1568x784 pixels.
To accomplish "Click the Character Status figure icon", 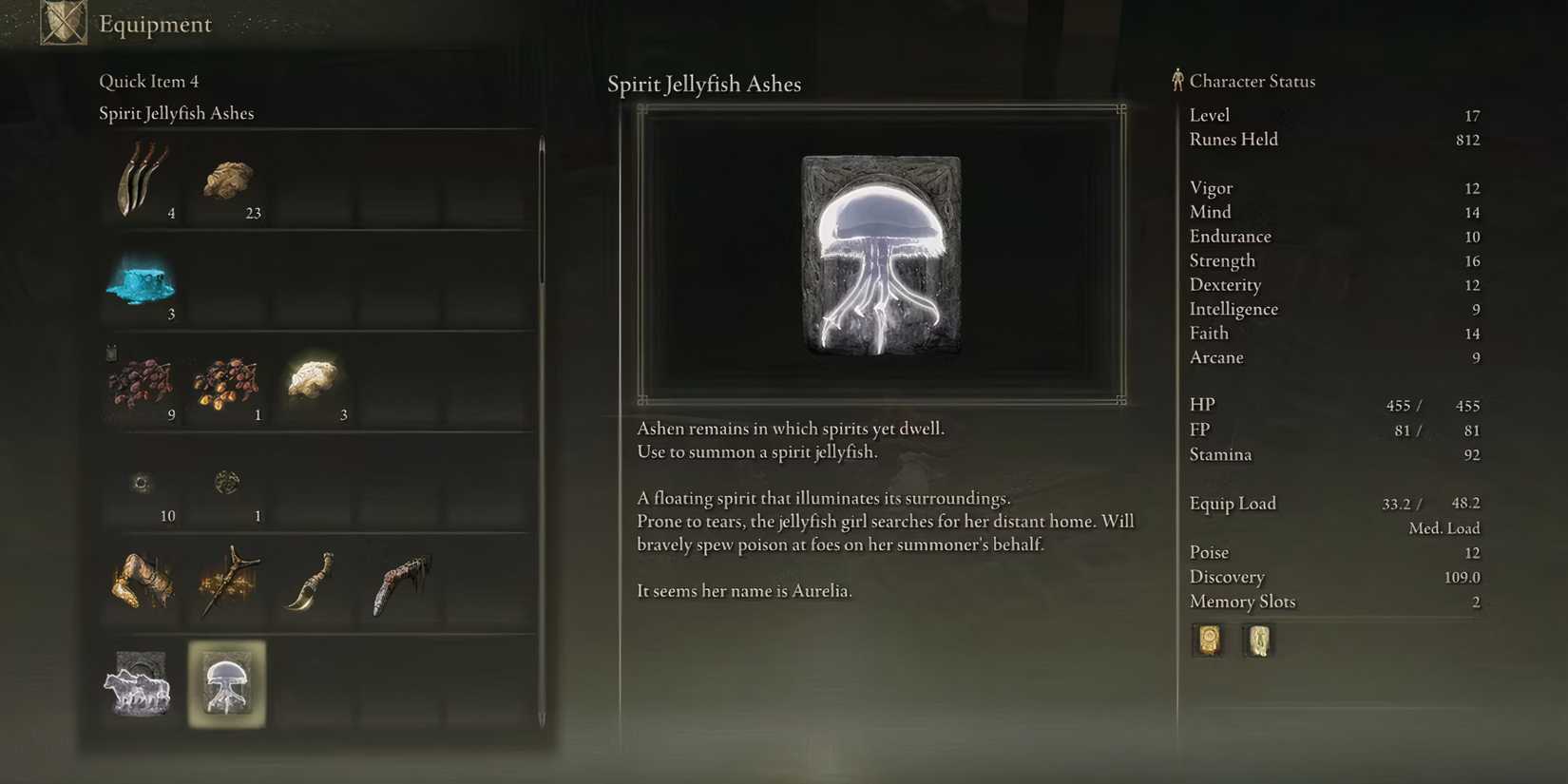I will [x=1177, y=81].
